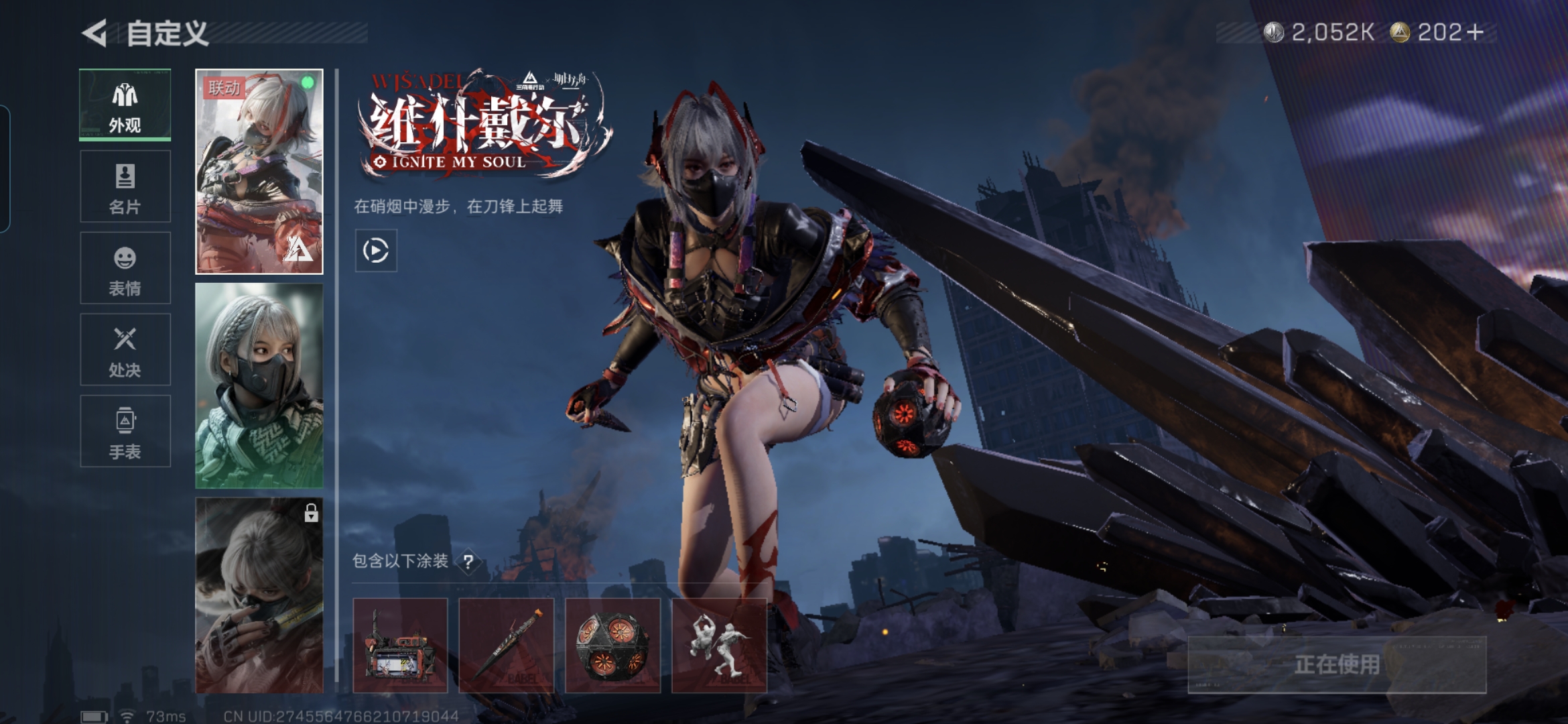This screenshot has height=724, width=1568.
Task: Open the 手表 watch tab
Action: pyautogui.click(x=125, y=431)
